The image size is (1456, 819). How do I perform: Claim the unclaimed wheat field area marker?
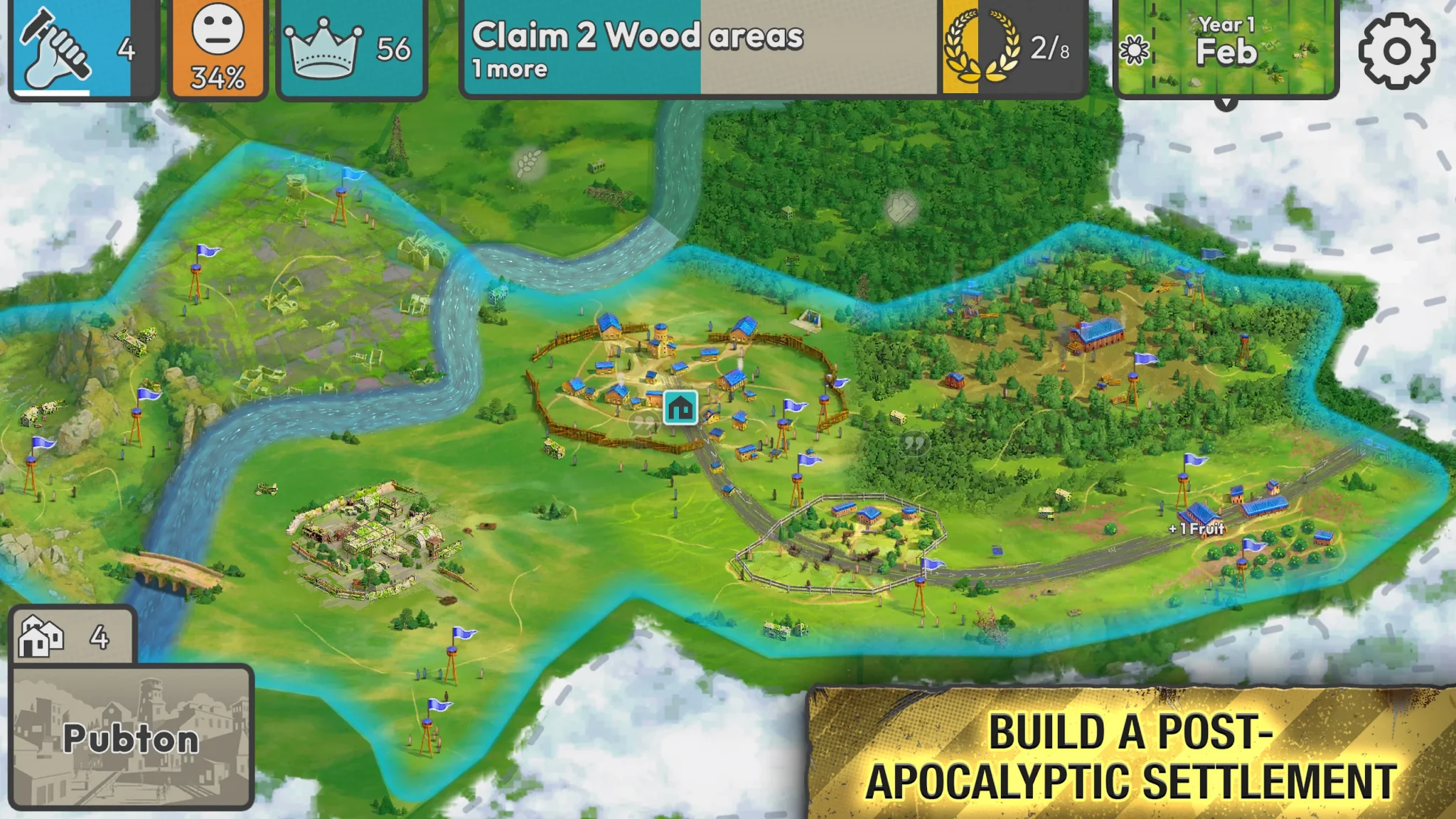point(528,164)
